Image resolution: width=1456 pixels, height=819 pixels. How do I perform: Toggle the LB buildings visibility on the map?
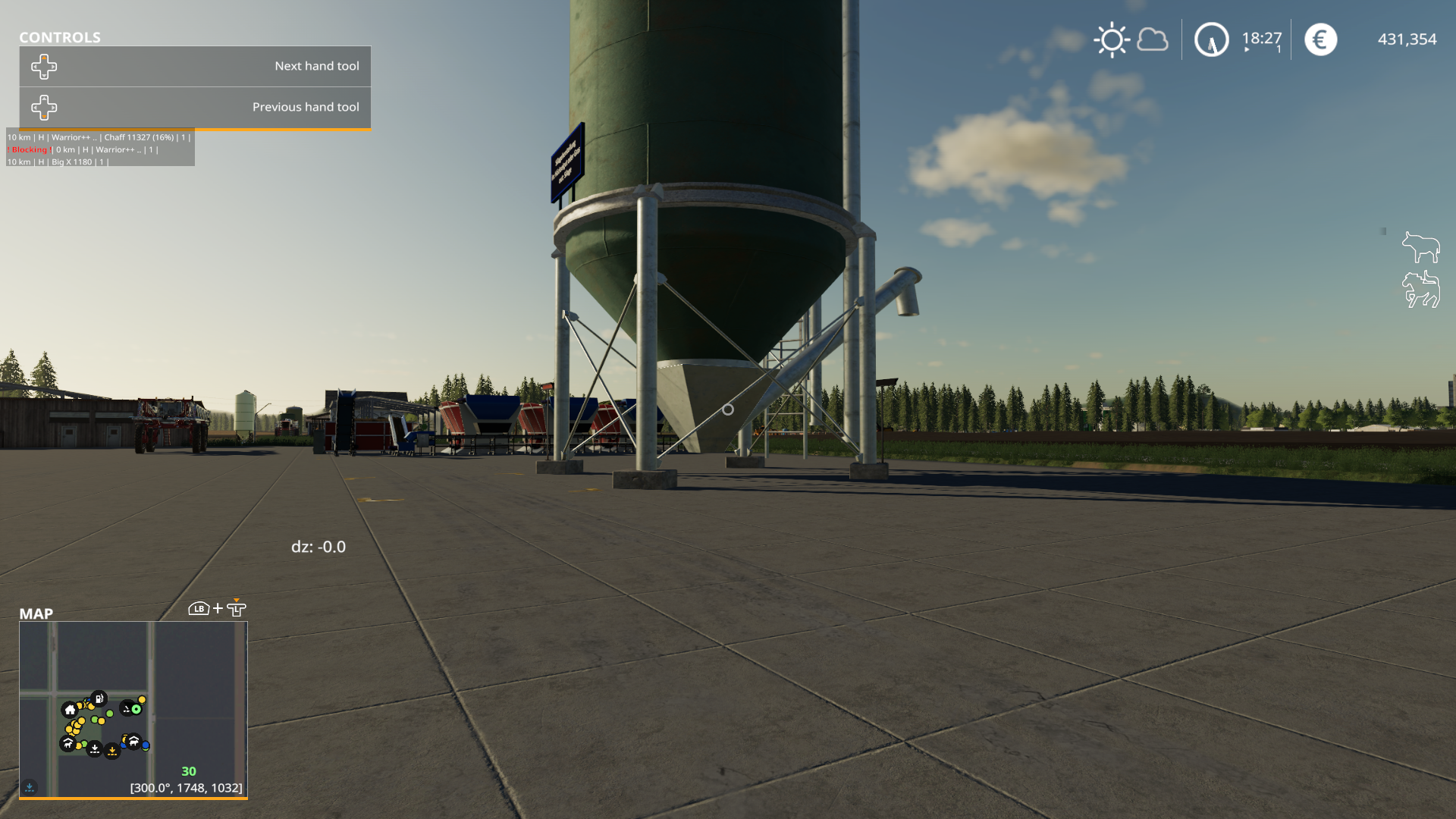[197, 607]
